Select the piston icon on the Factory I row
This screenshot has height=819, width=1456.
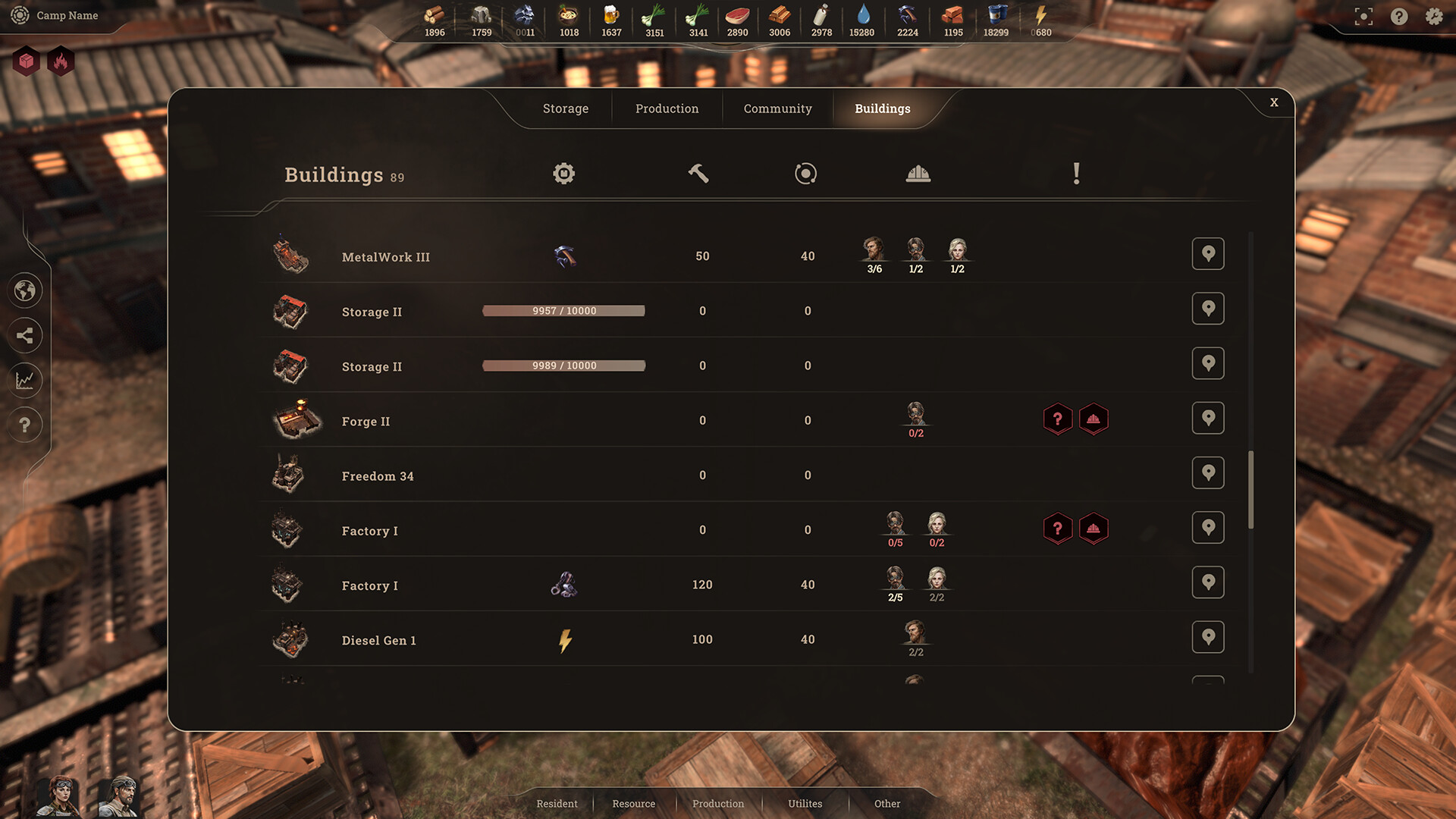[563, 585]
